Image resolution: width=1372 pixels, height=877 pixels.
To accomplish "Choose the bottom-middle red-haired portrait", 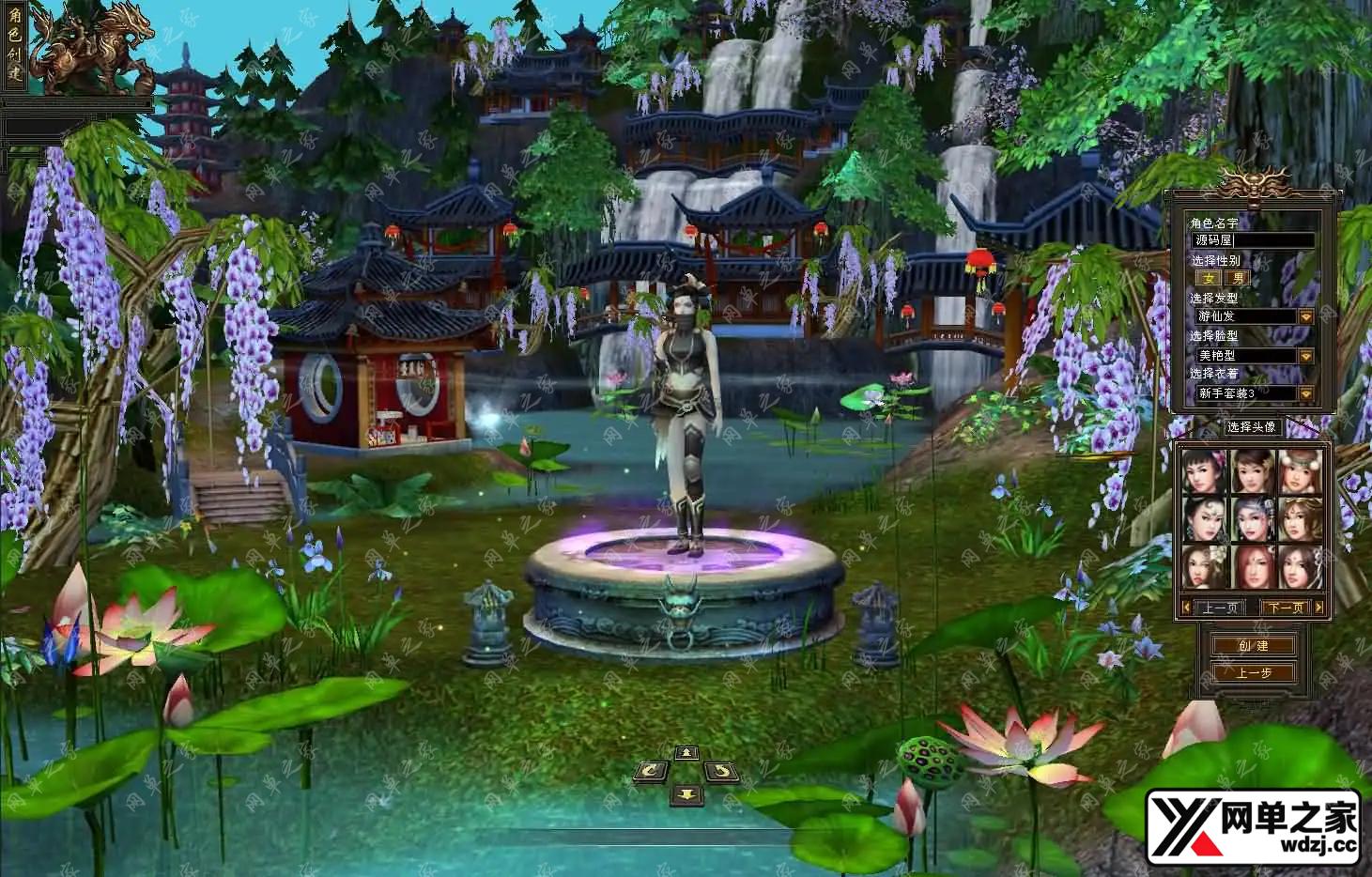I will point(1252,566).
